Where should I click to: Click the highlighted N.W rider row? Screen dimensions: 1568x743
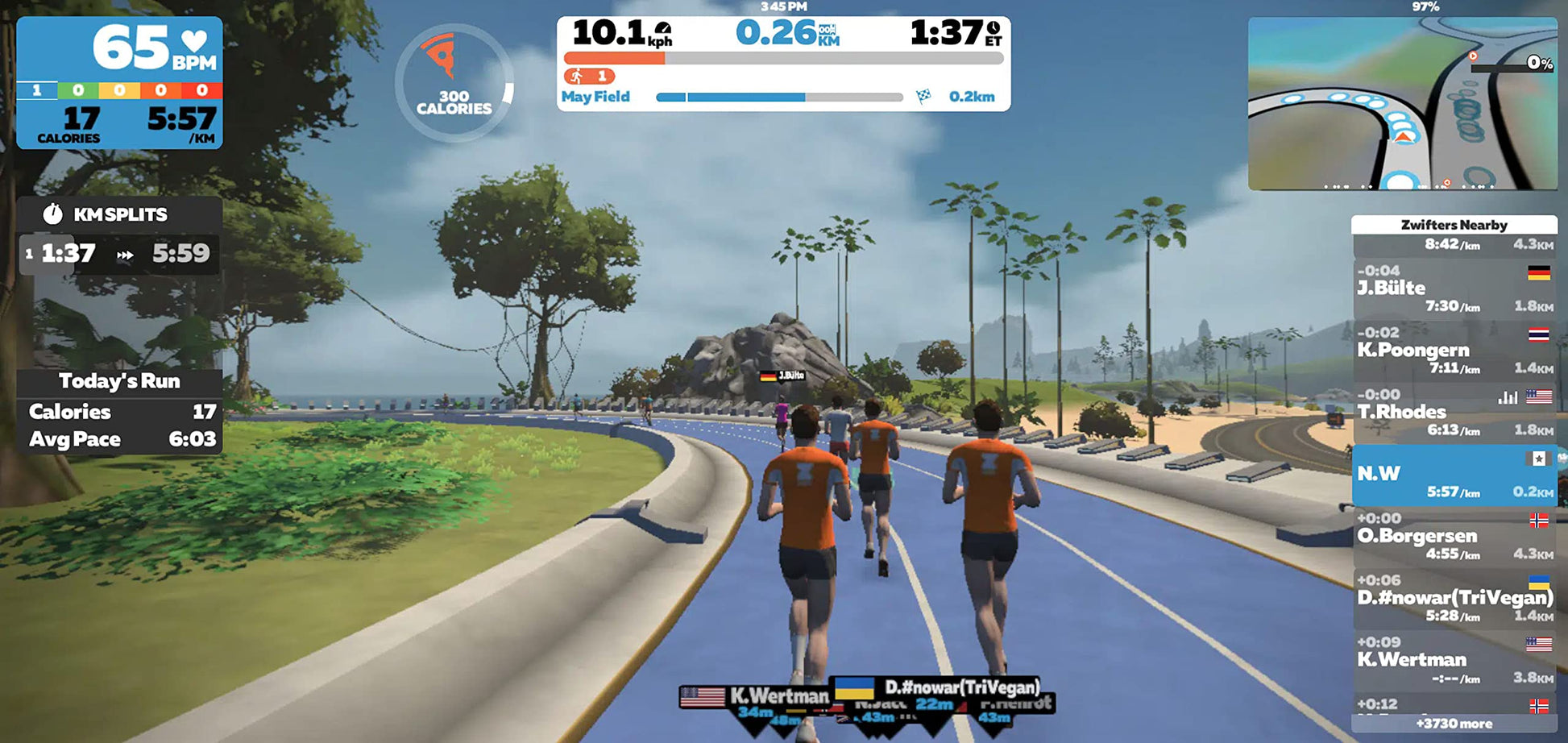pos(1454,475)
